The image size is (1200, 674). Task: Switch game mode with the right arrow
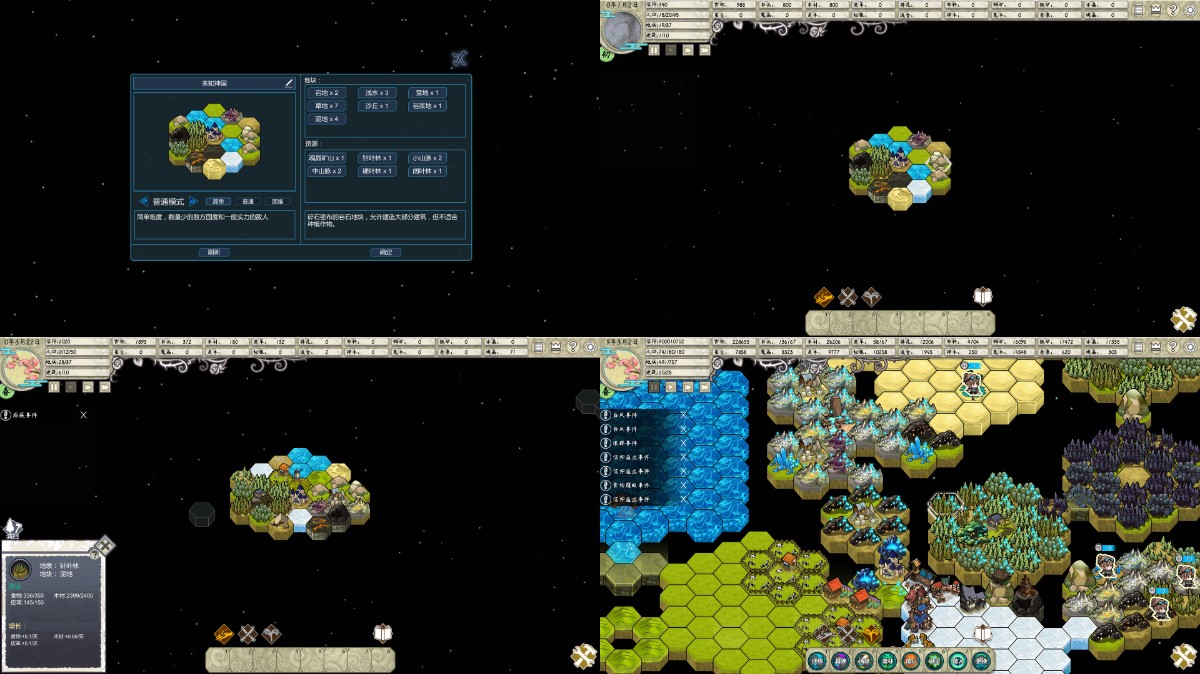[195, 201]
